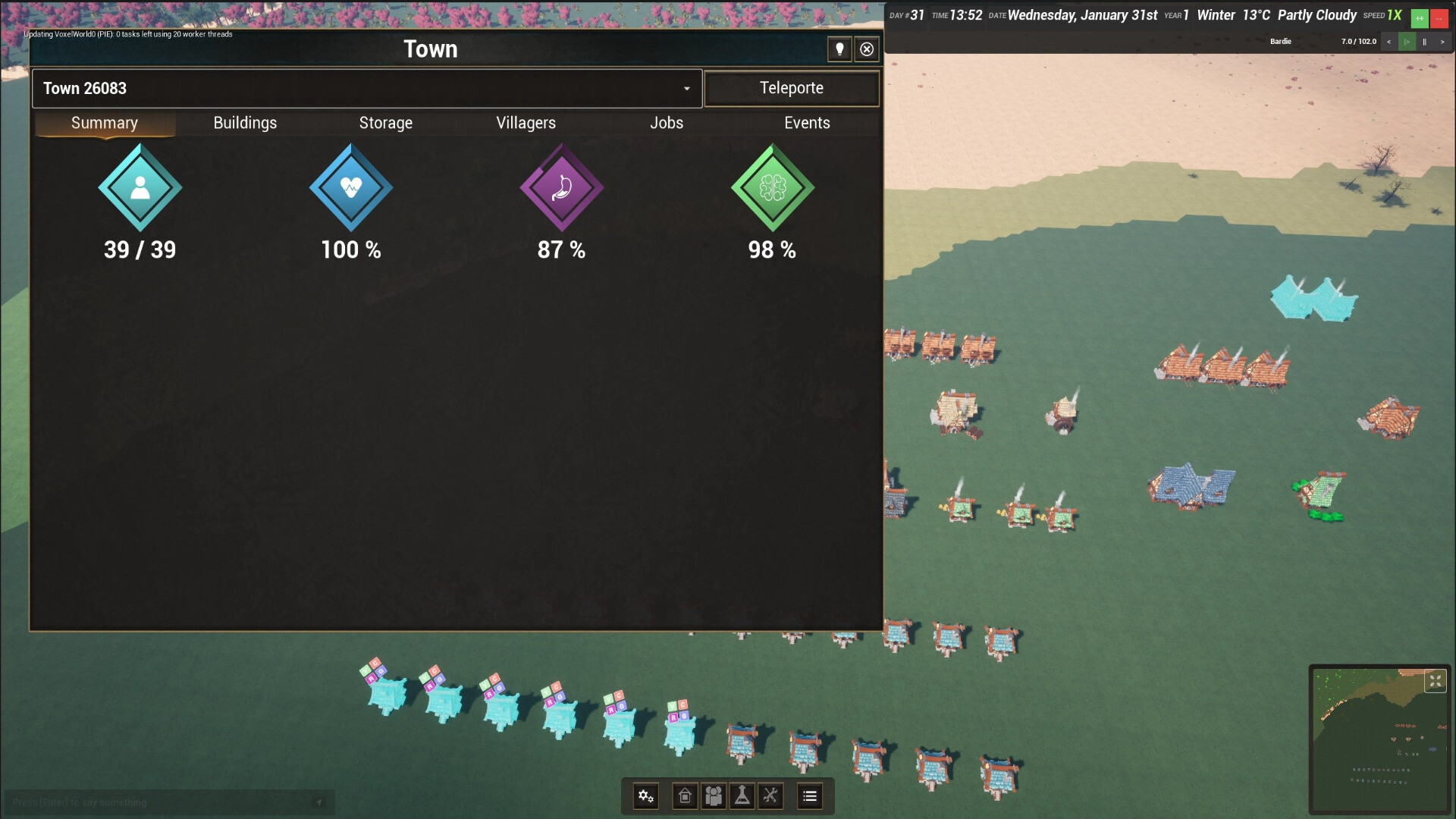1456x819 pixels.
Task: Open the research flask icon
Action: [742, 796]
